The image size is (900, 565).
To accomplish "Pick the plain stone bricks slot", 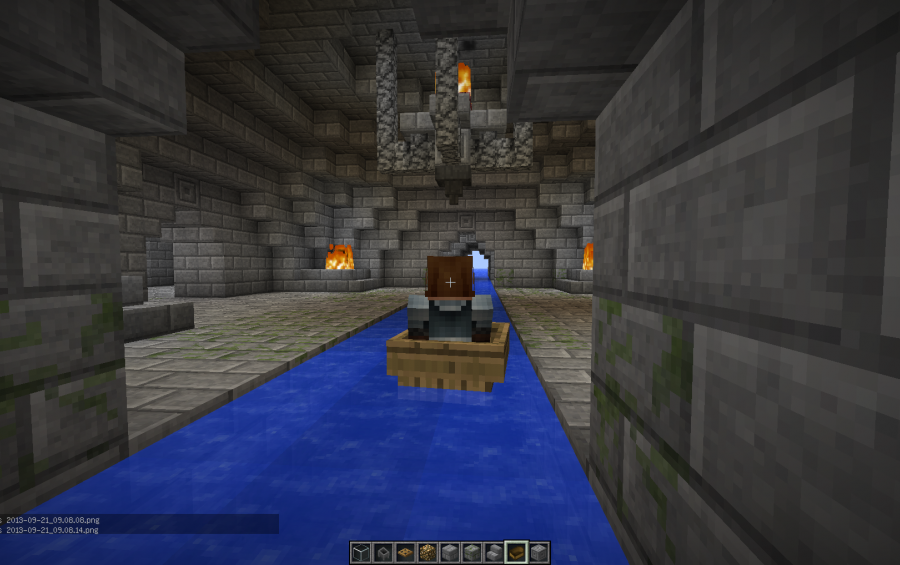I will 450,552.
